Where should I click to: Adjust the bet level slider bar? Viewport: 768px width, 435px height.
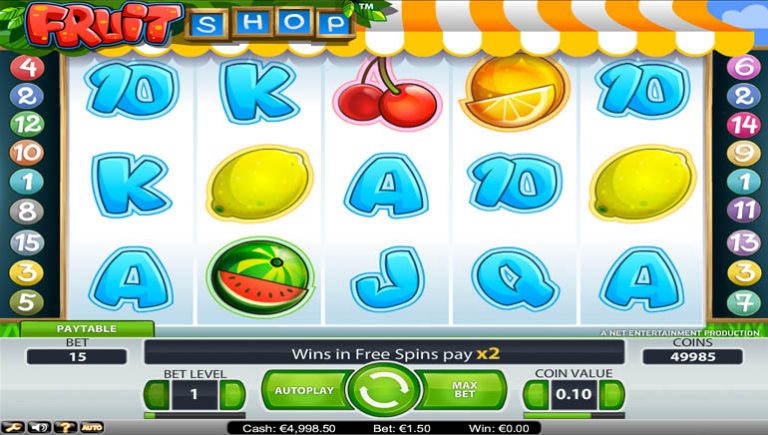coord(194,415)
